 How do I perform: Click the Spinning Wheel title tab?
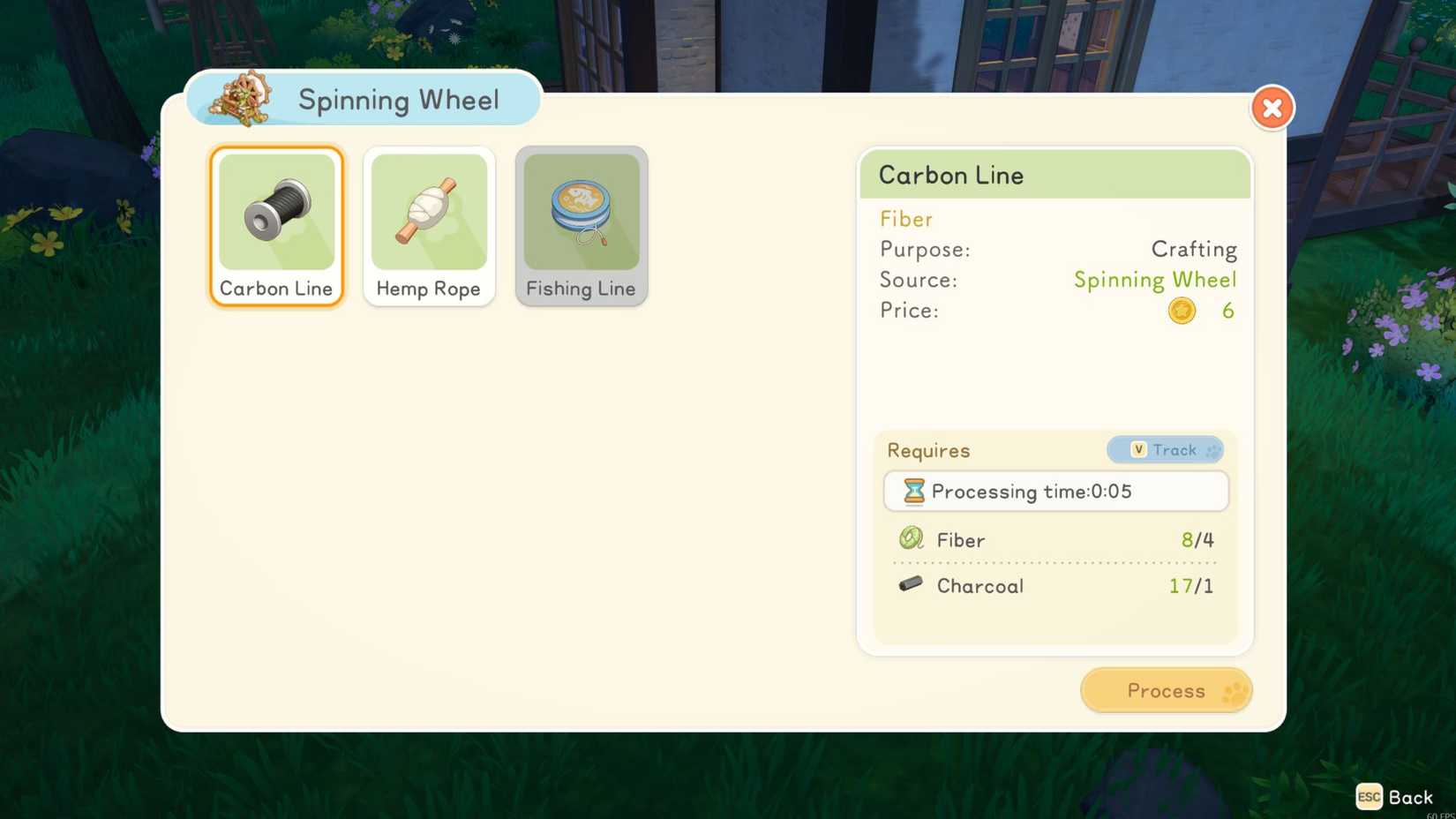click(399, 100)
